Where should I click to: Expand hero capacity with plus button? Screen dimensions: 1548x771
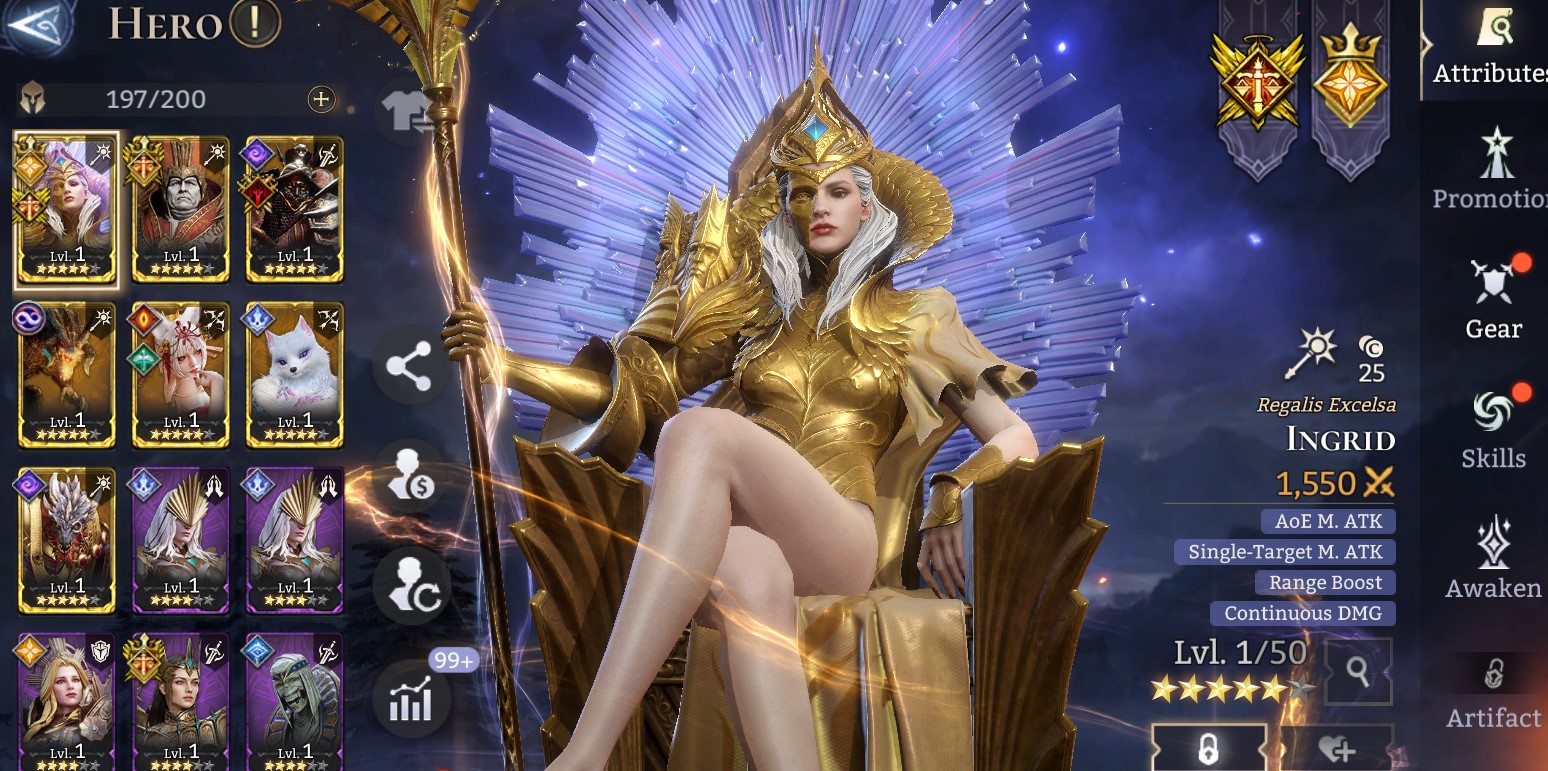321,99
